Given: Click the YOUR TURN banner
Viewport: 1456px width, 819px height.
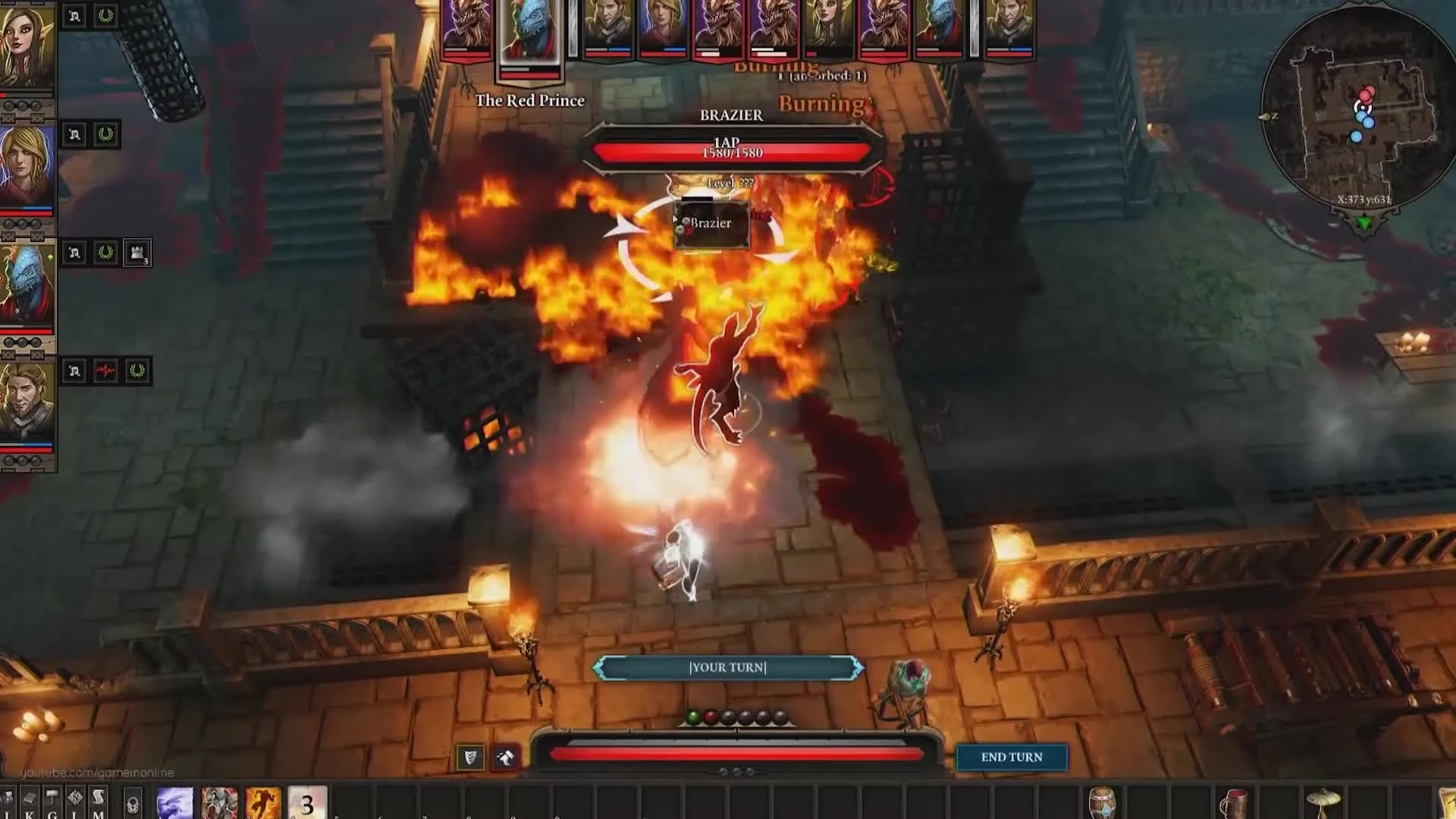Looking at the screenshot, I should [726, 667].
